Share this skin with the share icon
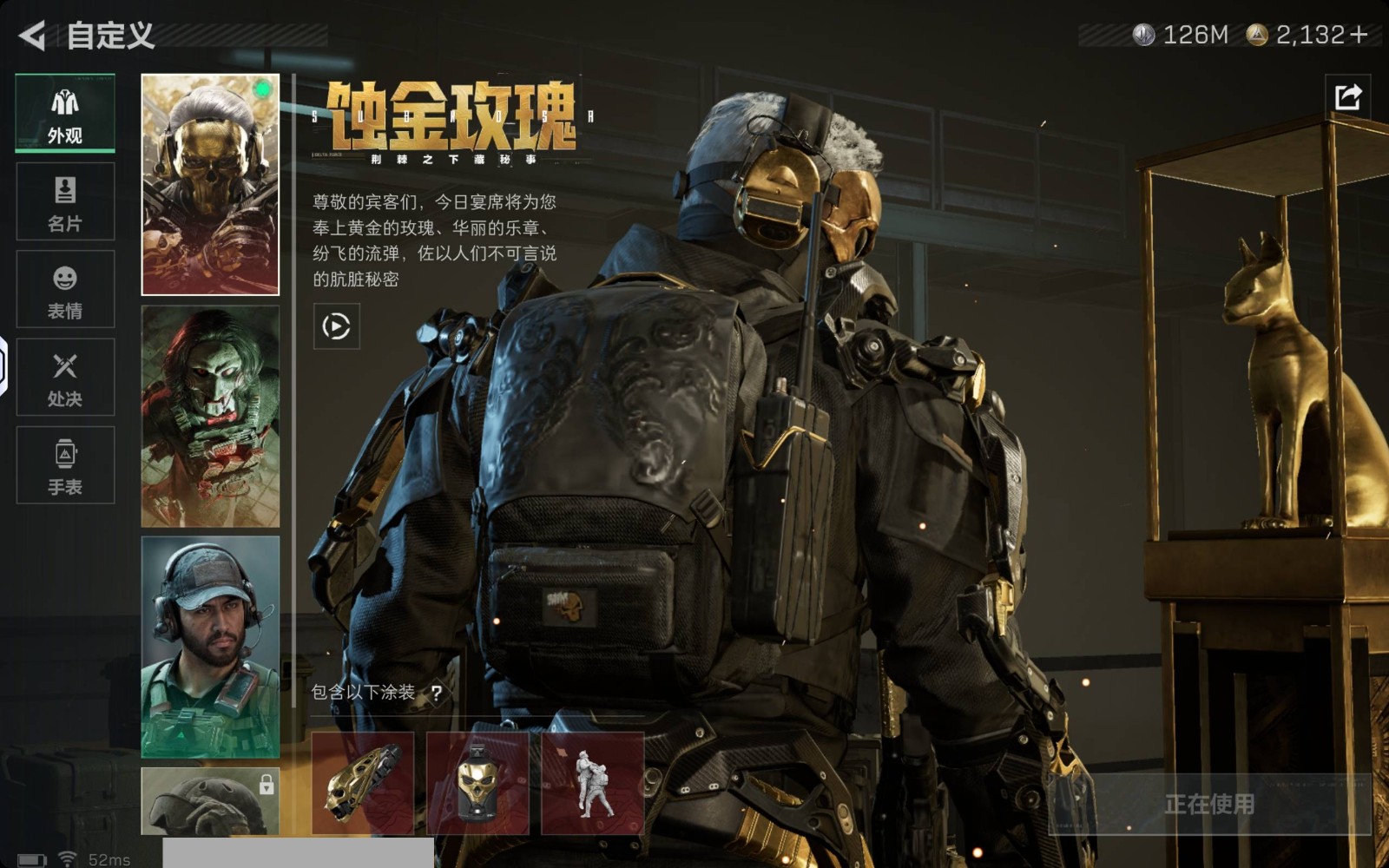This screenshot has height=868, width=1389. pos(1347,96)
